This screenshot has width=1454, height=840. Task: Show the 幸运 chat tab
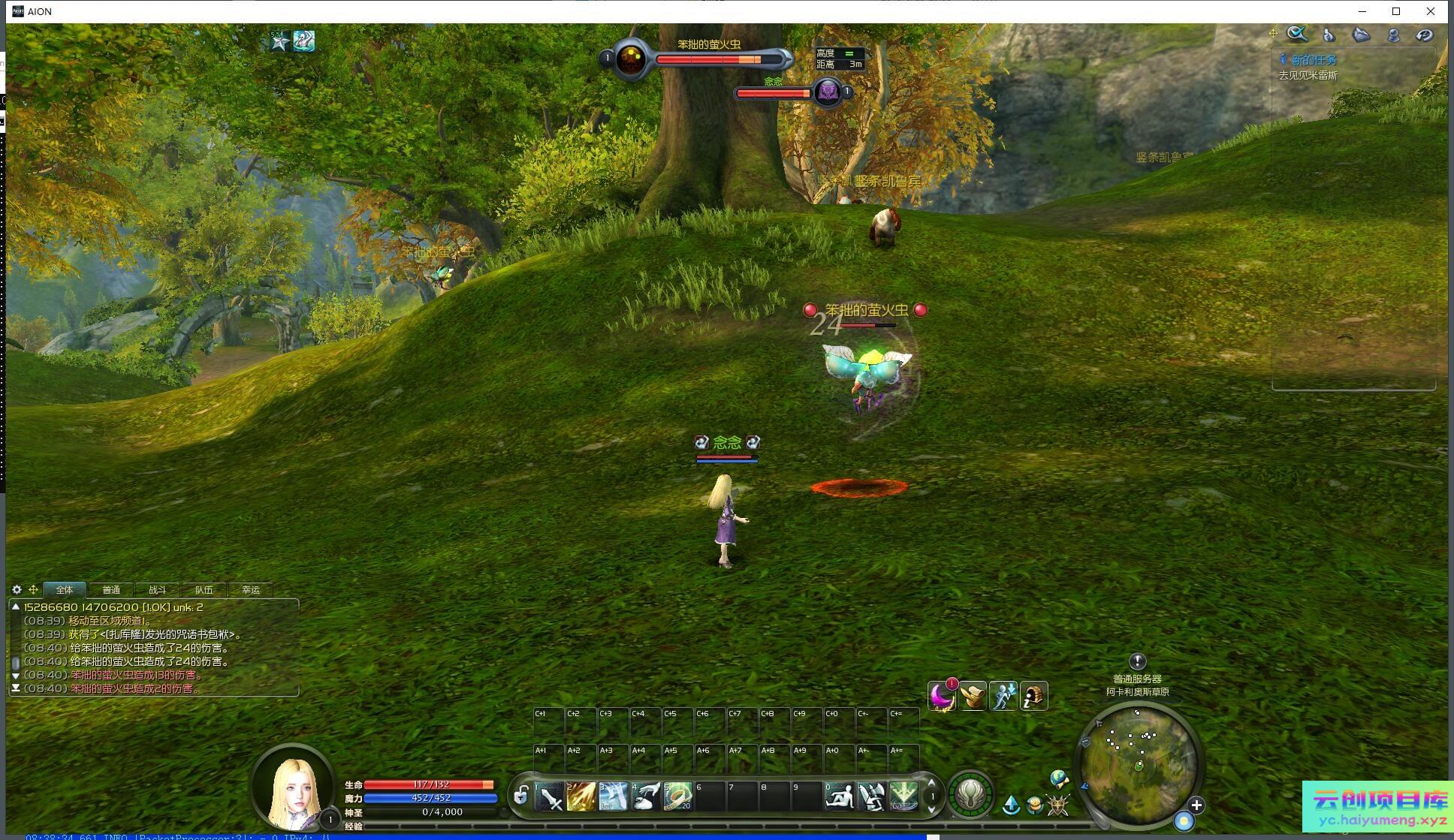click(251, 590)
